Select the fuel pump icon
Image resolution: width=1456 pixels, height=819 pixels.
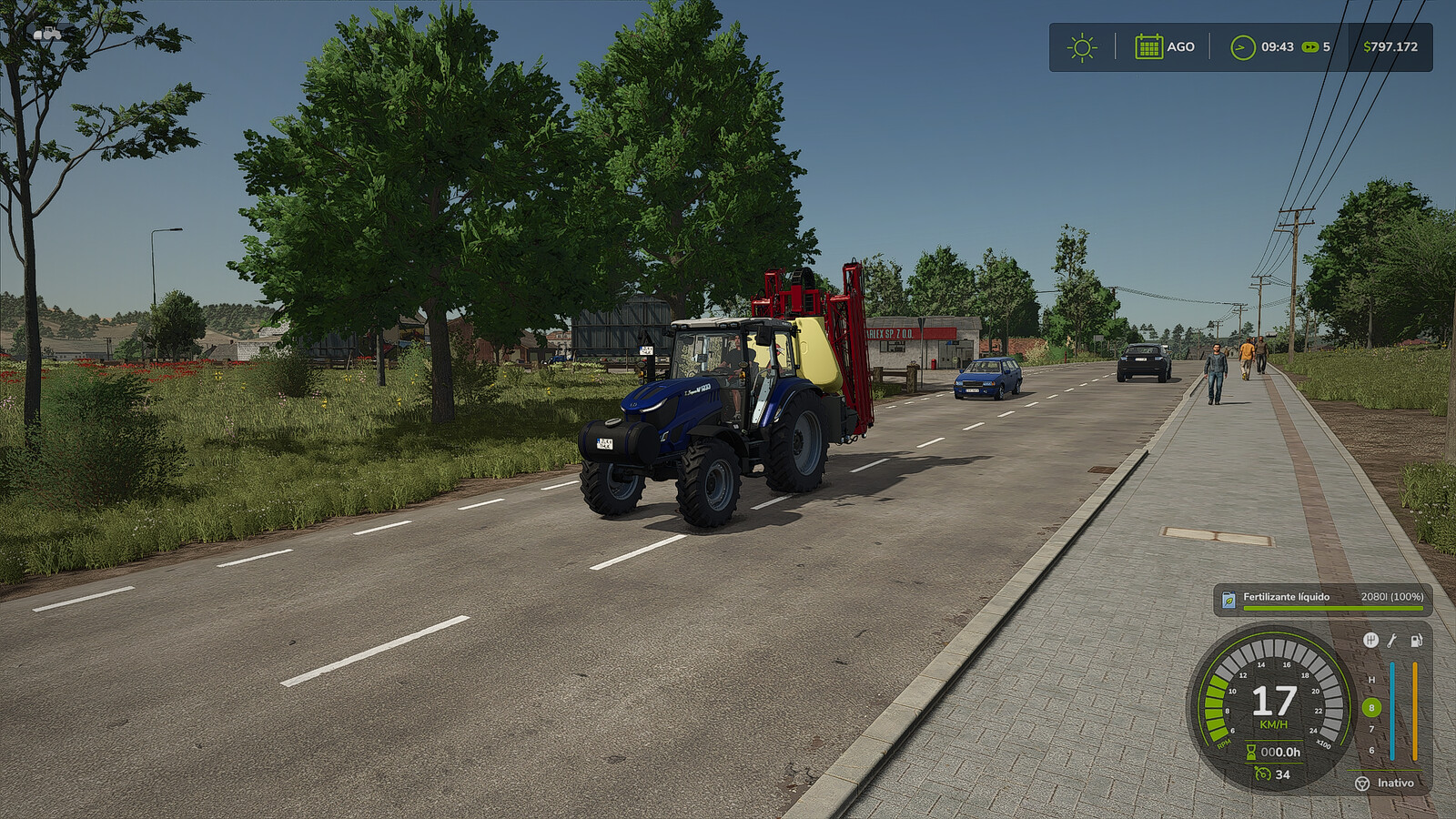[x=1416, y=641]
